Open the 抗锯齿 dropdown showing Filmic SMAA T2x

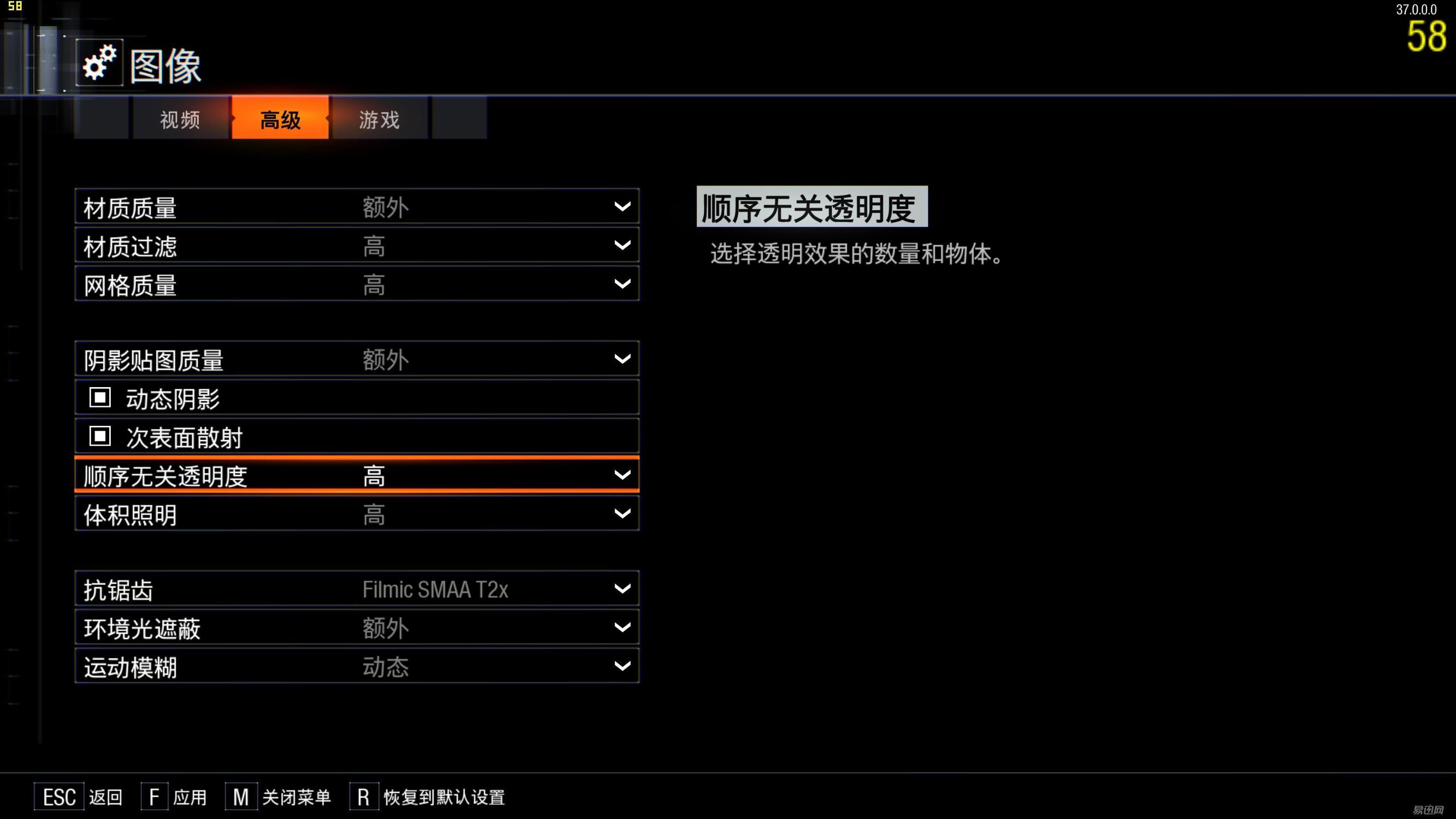coord(622,589)
